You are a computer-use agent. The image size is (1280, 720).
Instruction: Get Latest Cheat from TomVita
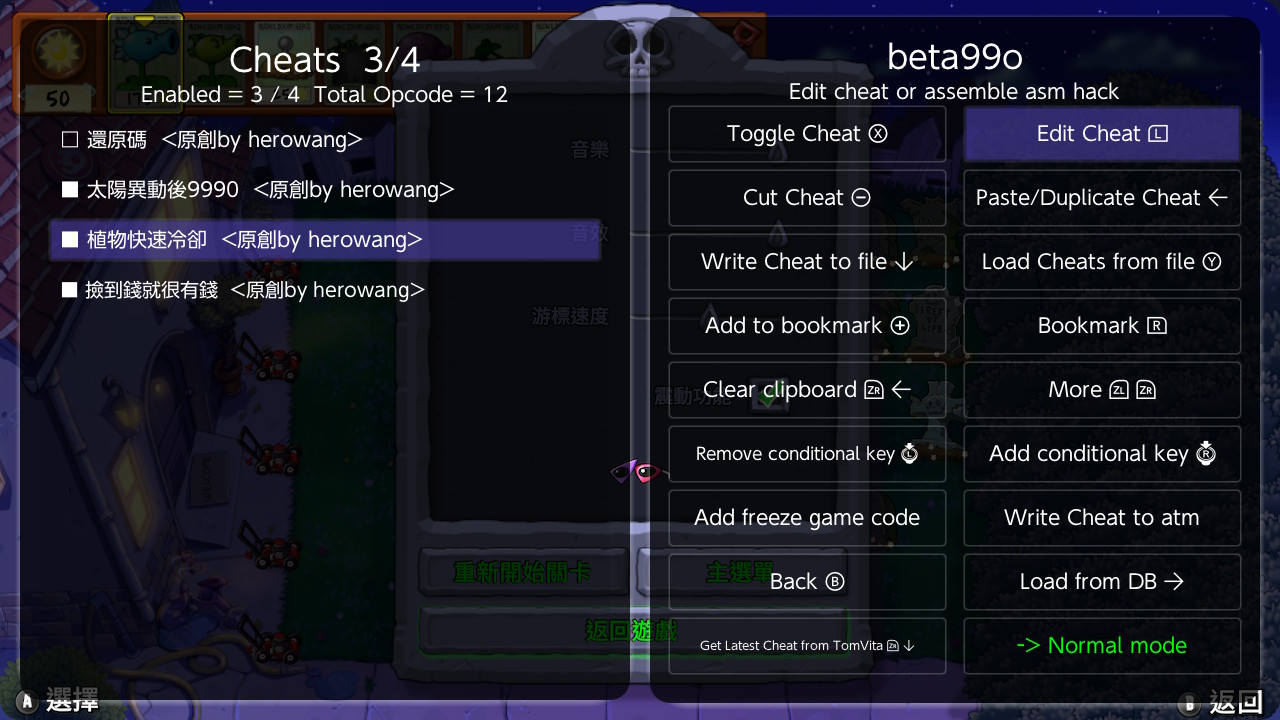[807, 646]
